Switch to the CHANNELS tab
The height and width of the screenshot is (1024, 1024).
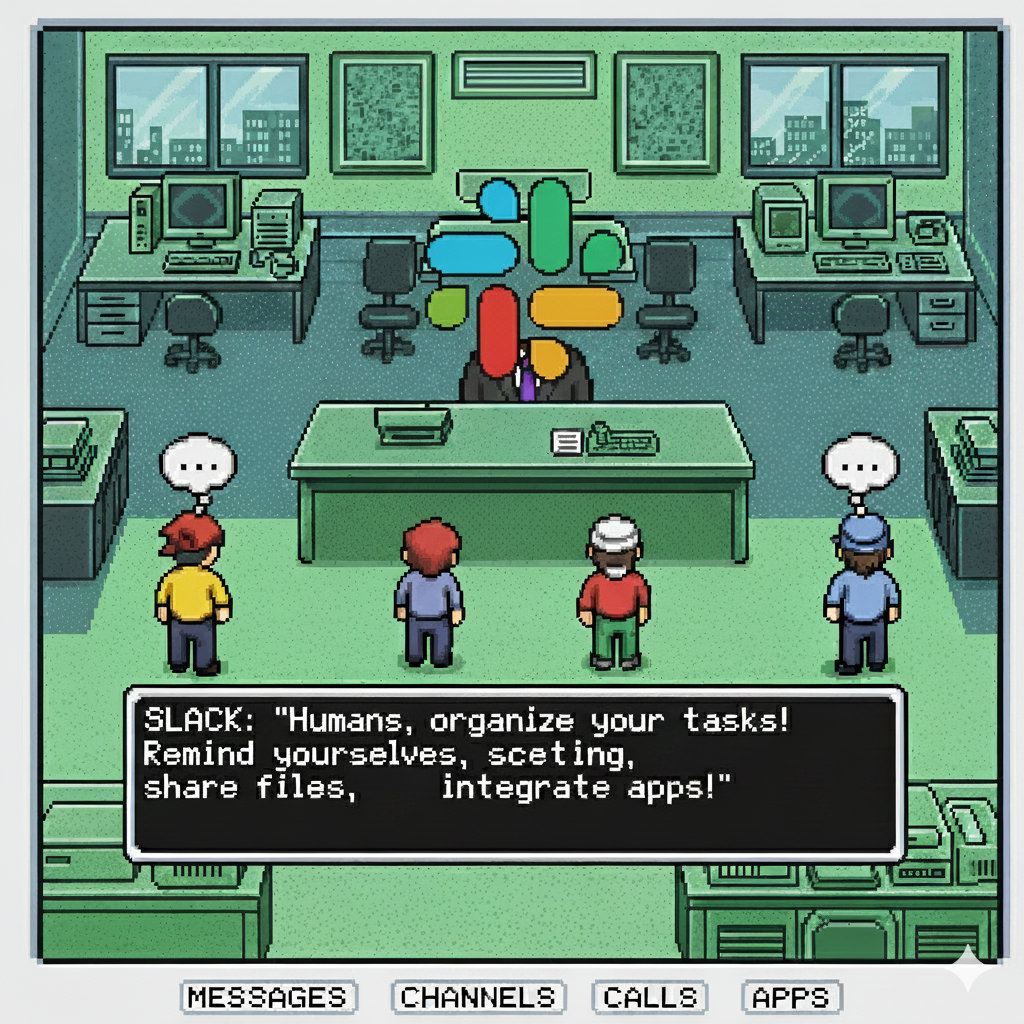[478, 997]
